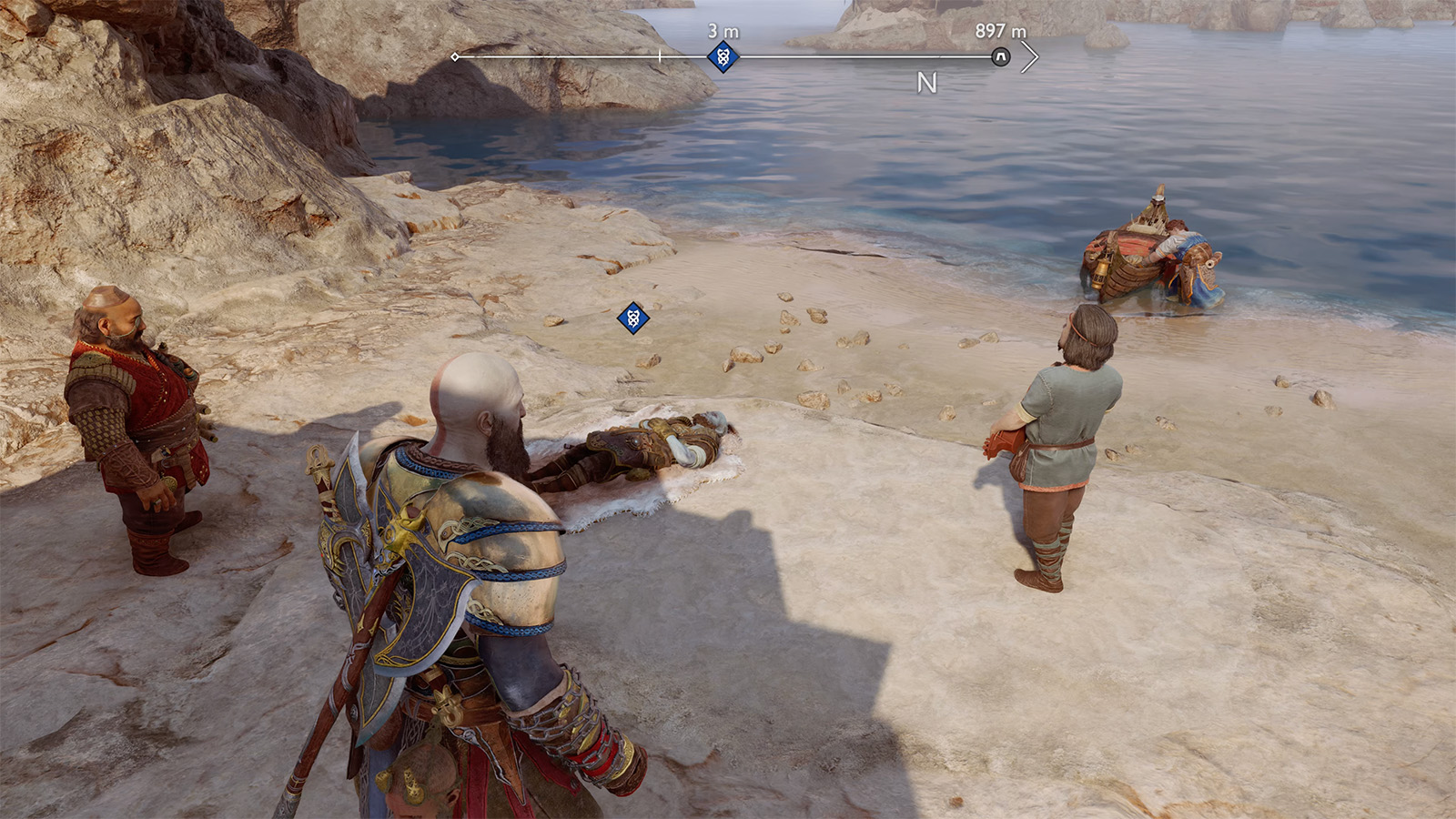The height and width of the screenshot is (819, 1456).
Task: Select the N compass direction letter
Action: [925, 83]
